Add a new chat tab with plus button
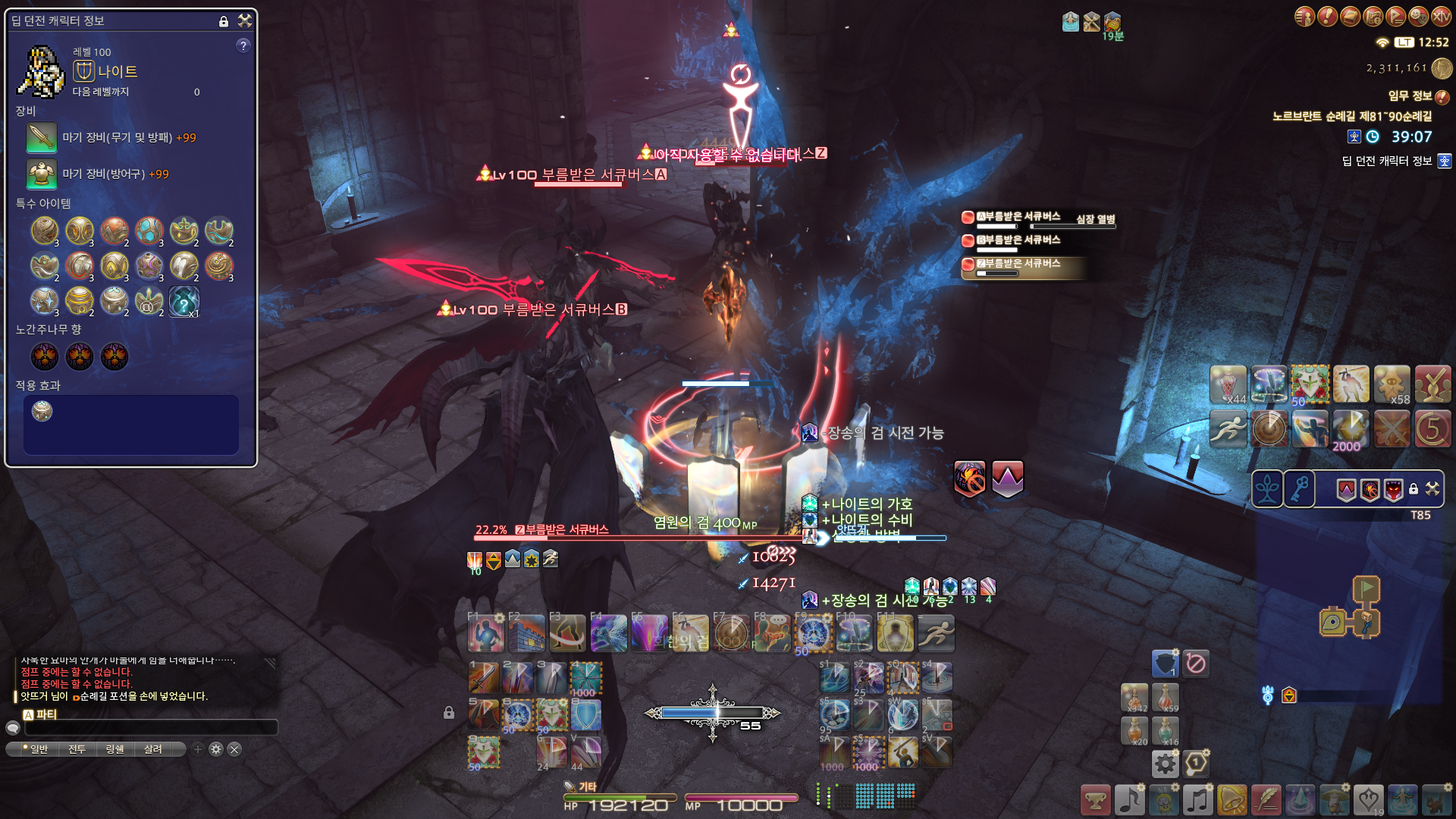 pos(198,749)
